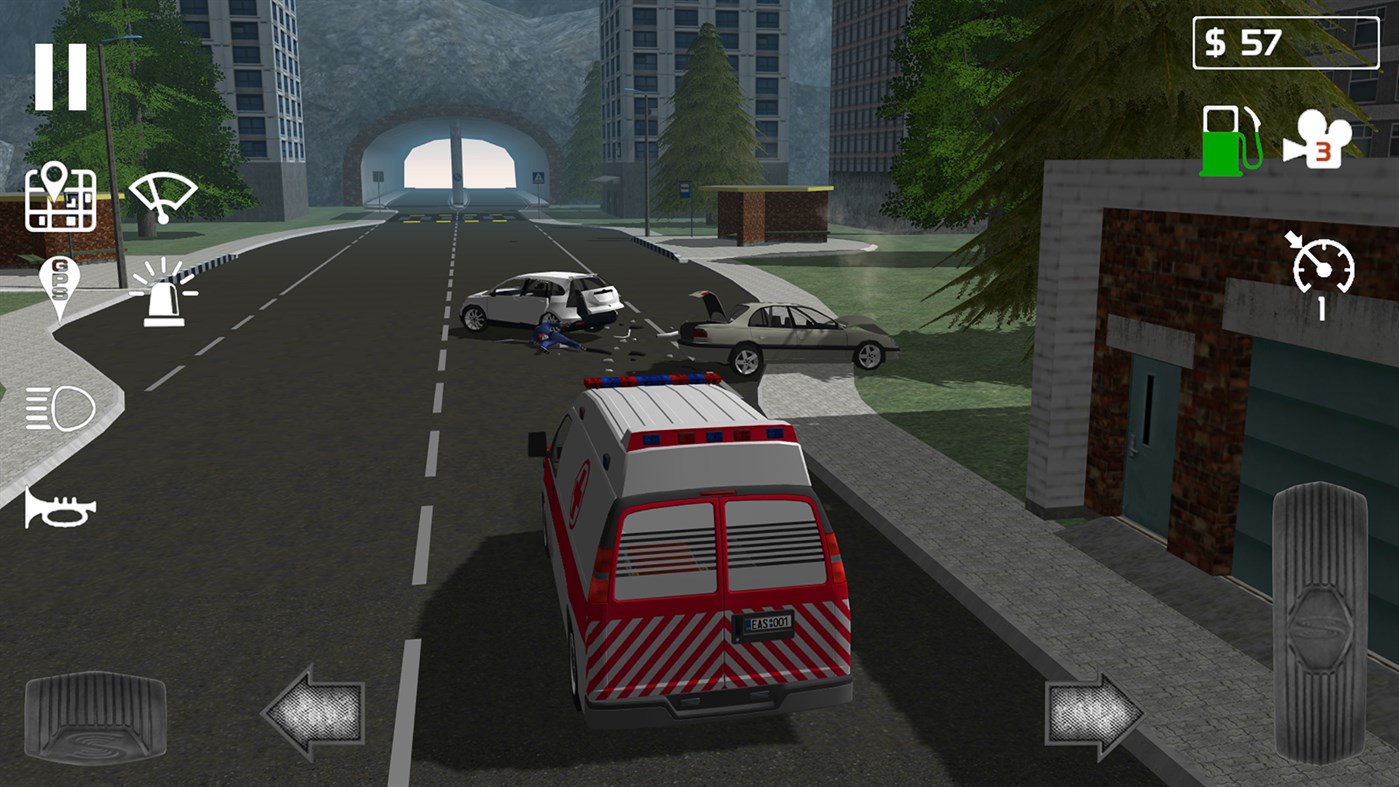1399x787 pixels.
Task: Click the gear number 1 below the speedometer
Action: point(1321,308)
